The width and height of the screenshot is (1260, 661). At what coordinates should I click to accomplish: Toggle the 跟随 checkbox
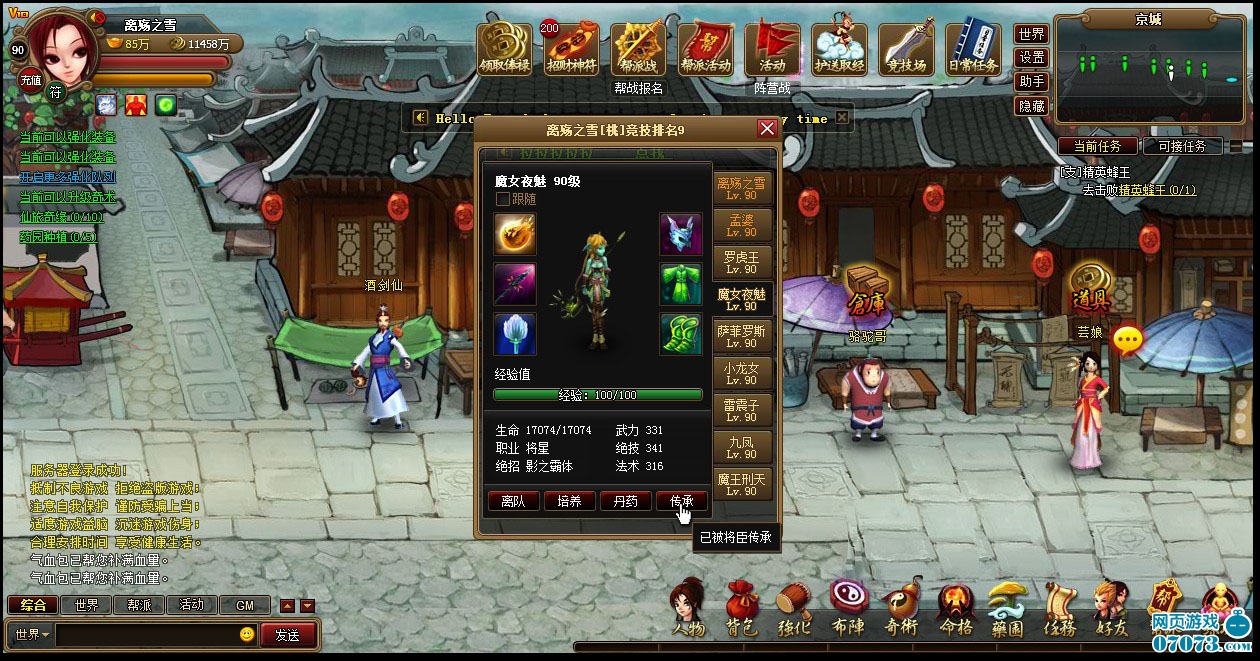[x=503, y=199]
